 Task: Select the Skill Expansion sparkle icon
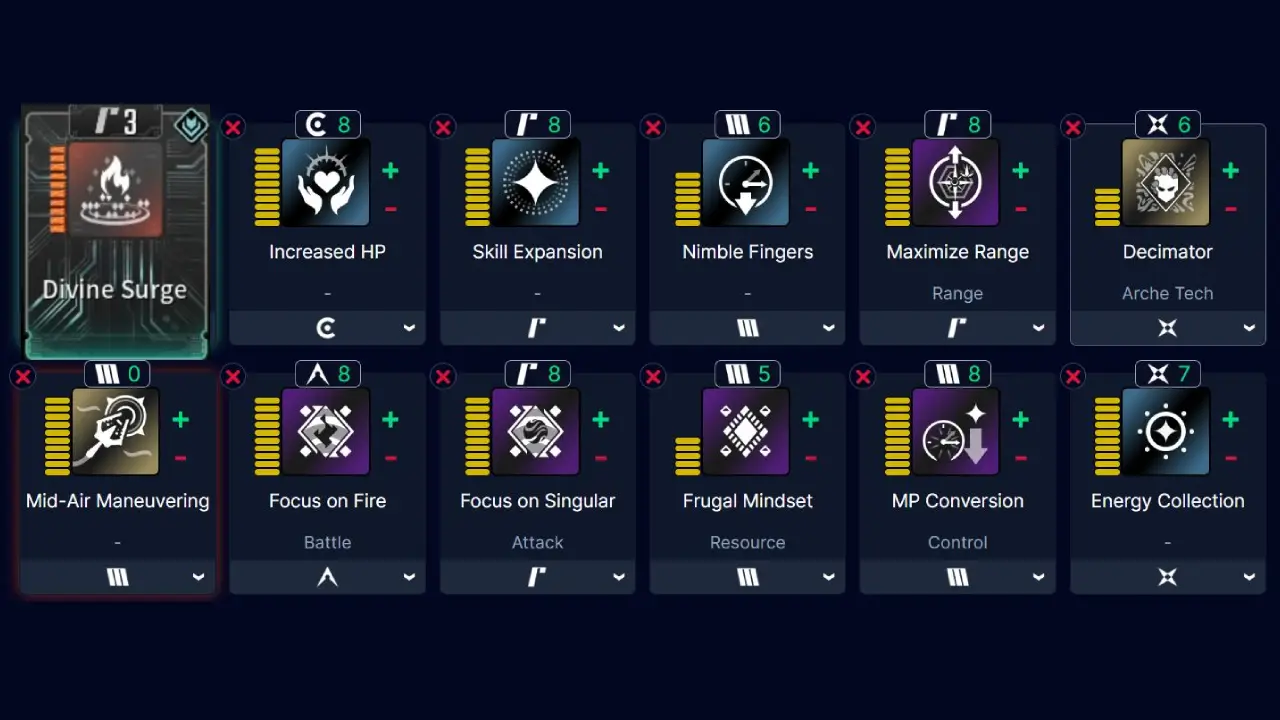537,182
